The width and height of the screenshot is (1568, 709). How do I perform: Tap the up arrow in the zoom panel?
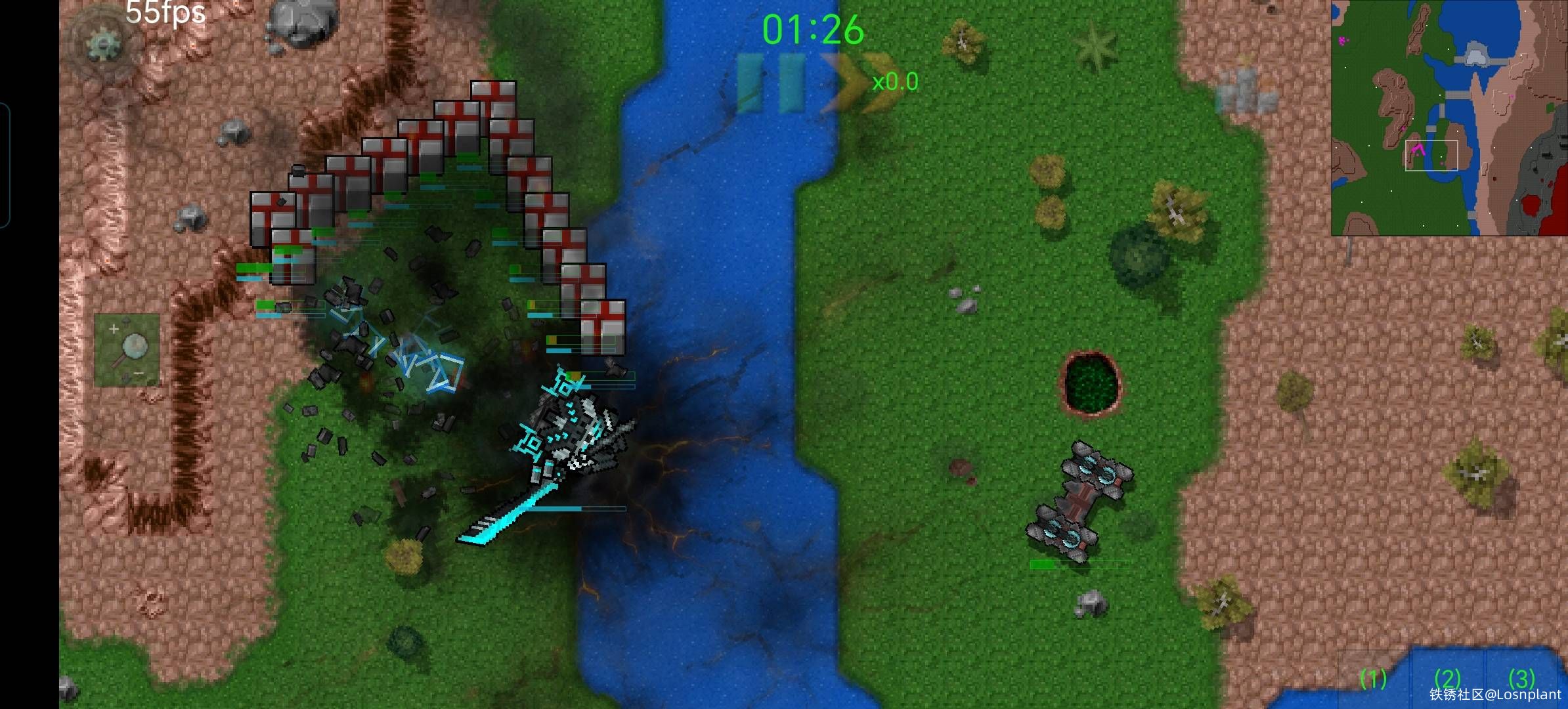click(127, 321)
